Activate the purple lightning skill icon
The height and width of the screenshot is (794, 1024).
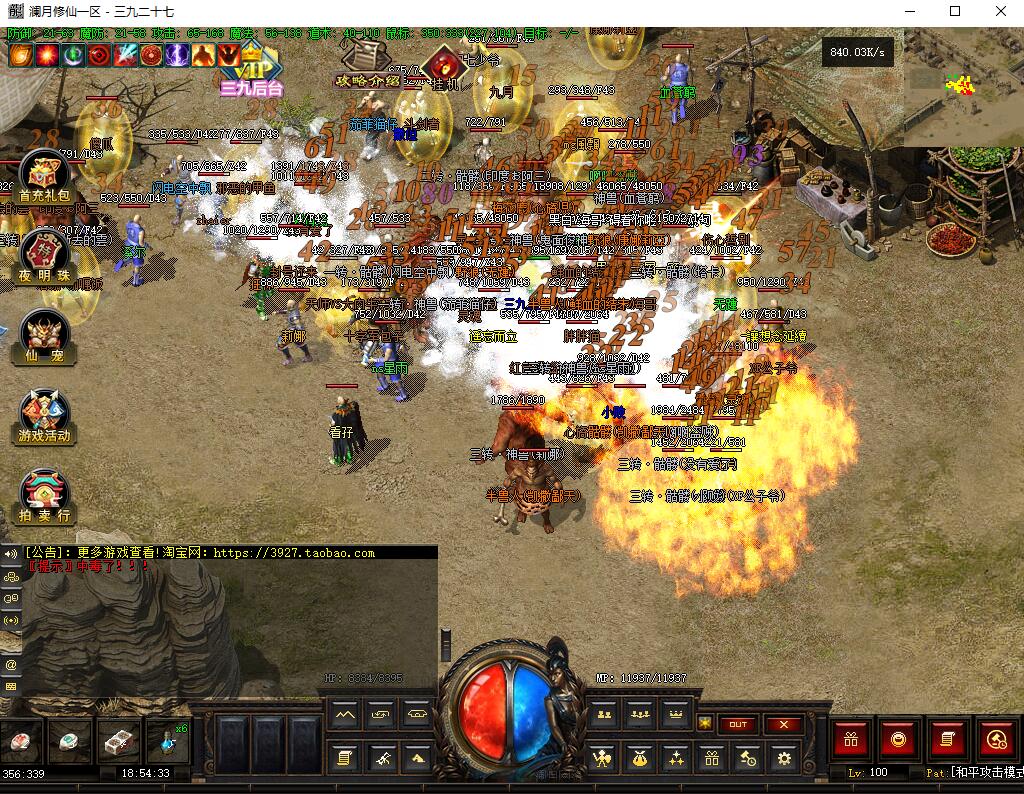(179, 54)
